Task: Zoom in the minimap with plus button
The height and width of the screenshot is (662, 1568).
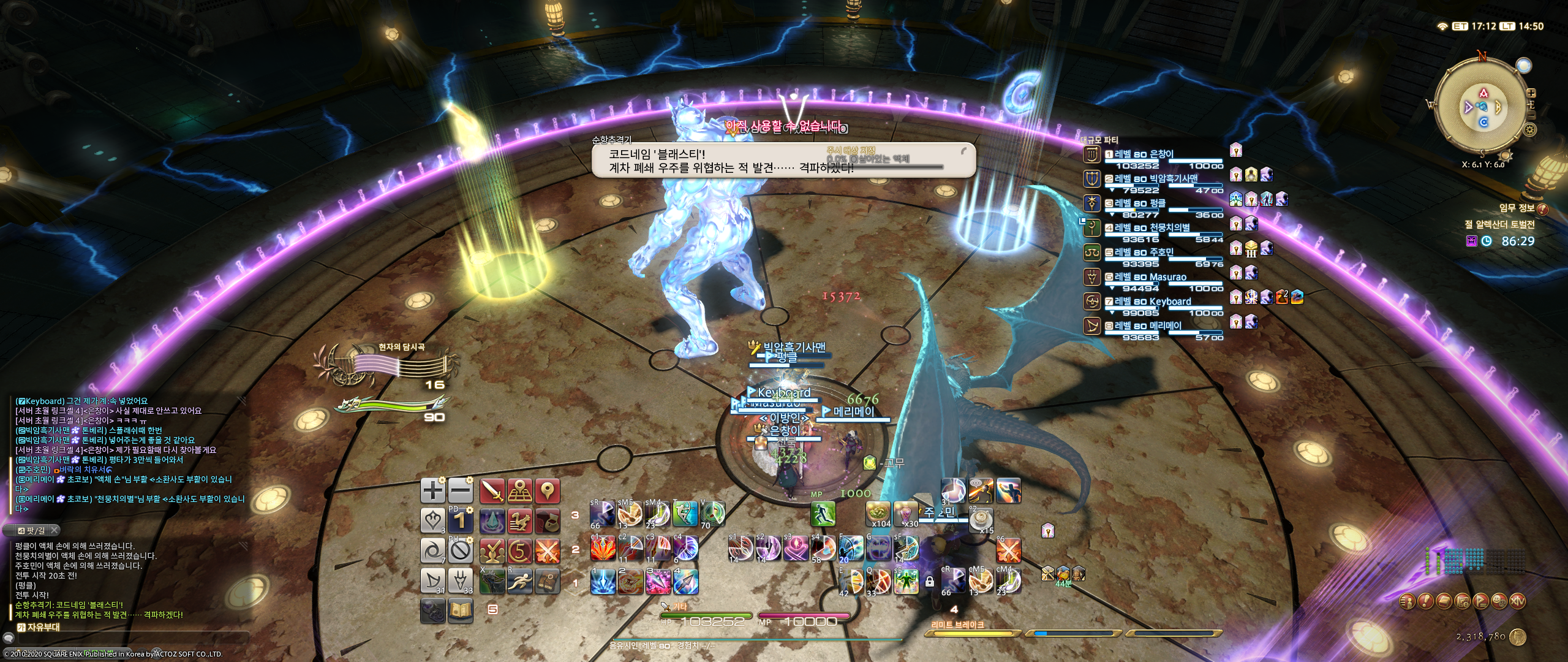Action: (1531, 93)
